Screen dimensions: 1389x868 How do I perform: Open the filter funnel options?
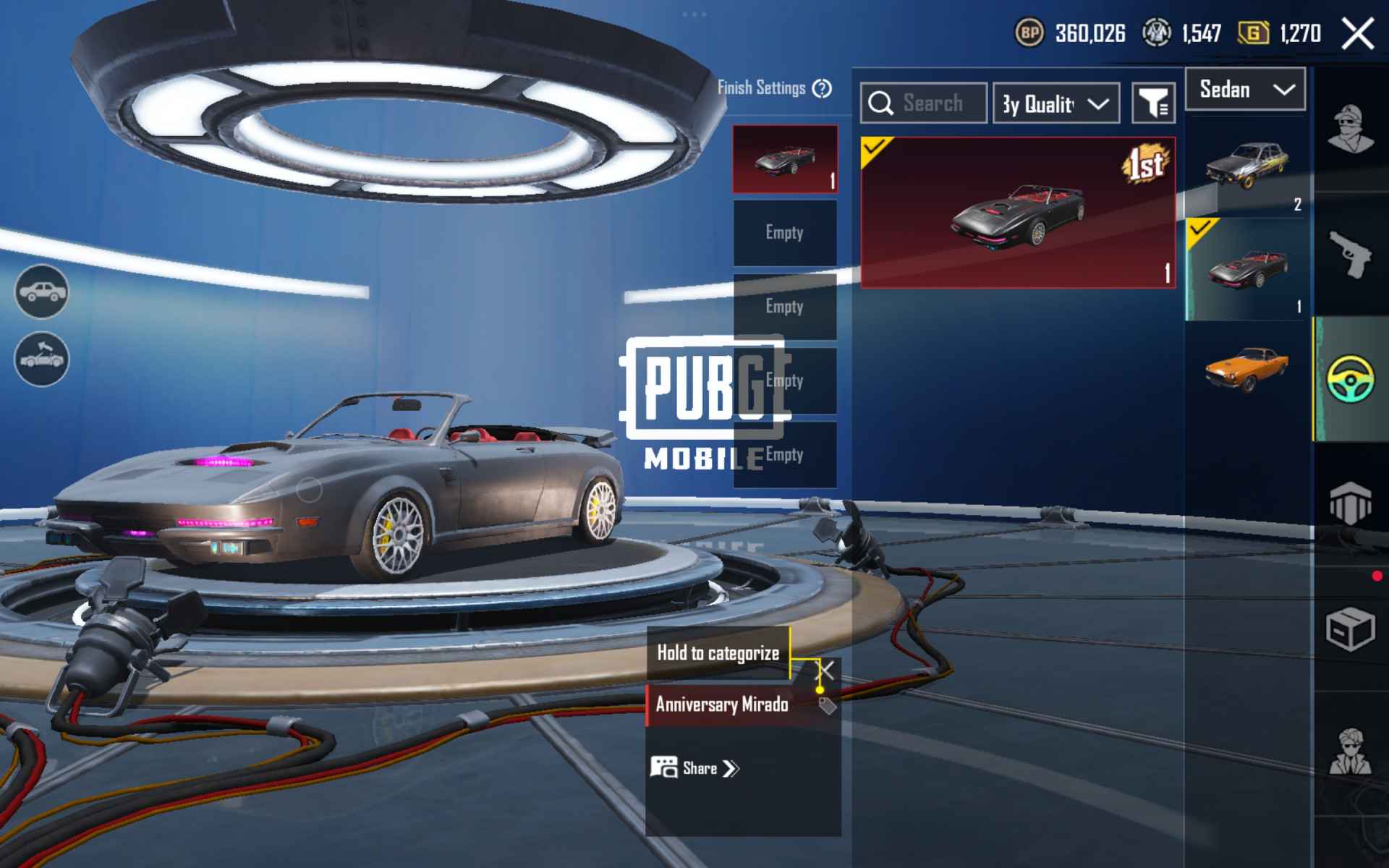pyautogui.click(x=1153, y=103)
